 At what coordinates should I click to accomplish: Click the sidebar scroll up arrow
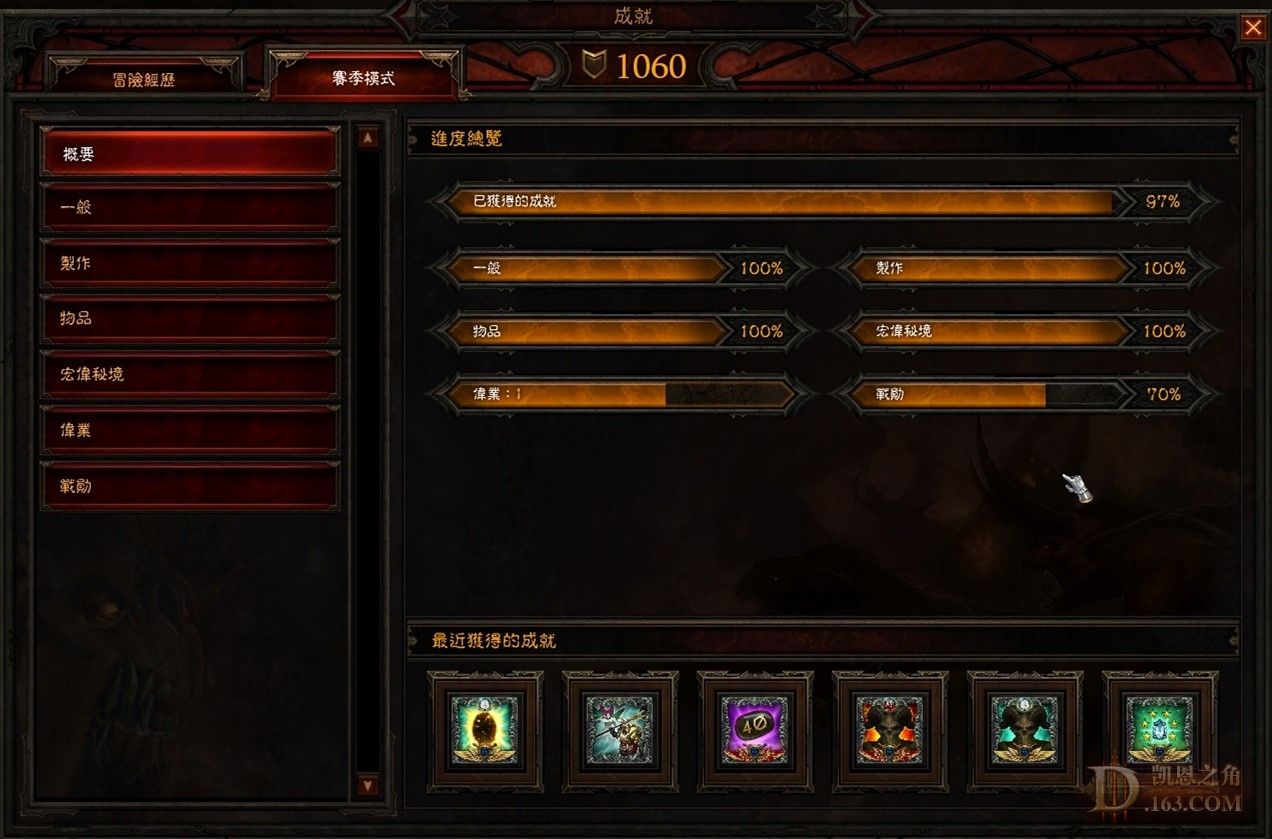pos(368,138)
